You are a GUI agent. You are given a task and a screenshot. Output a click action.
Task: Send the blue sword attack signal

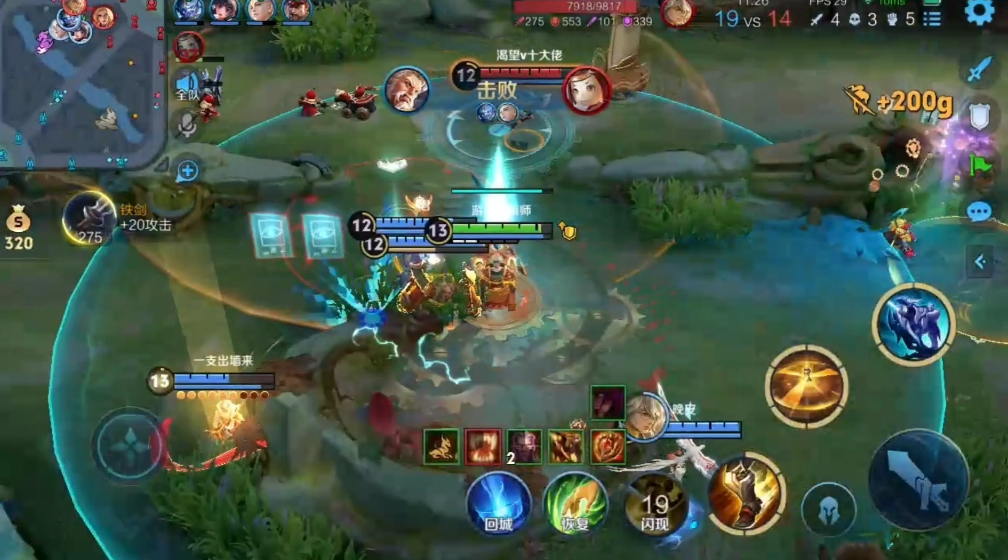click(x=977, y=71)
